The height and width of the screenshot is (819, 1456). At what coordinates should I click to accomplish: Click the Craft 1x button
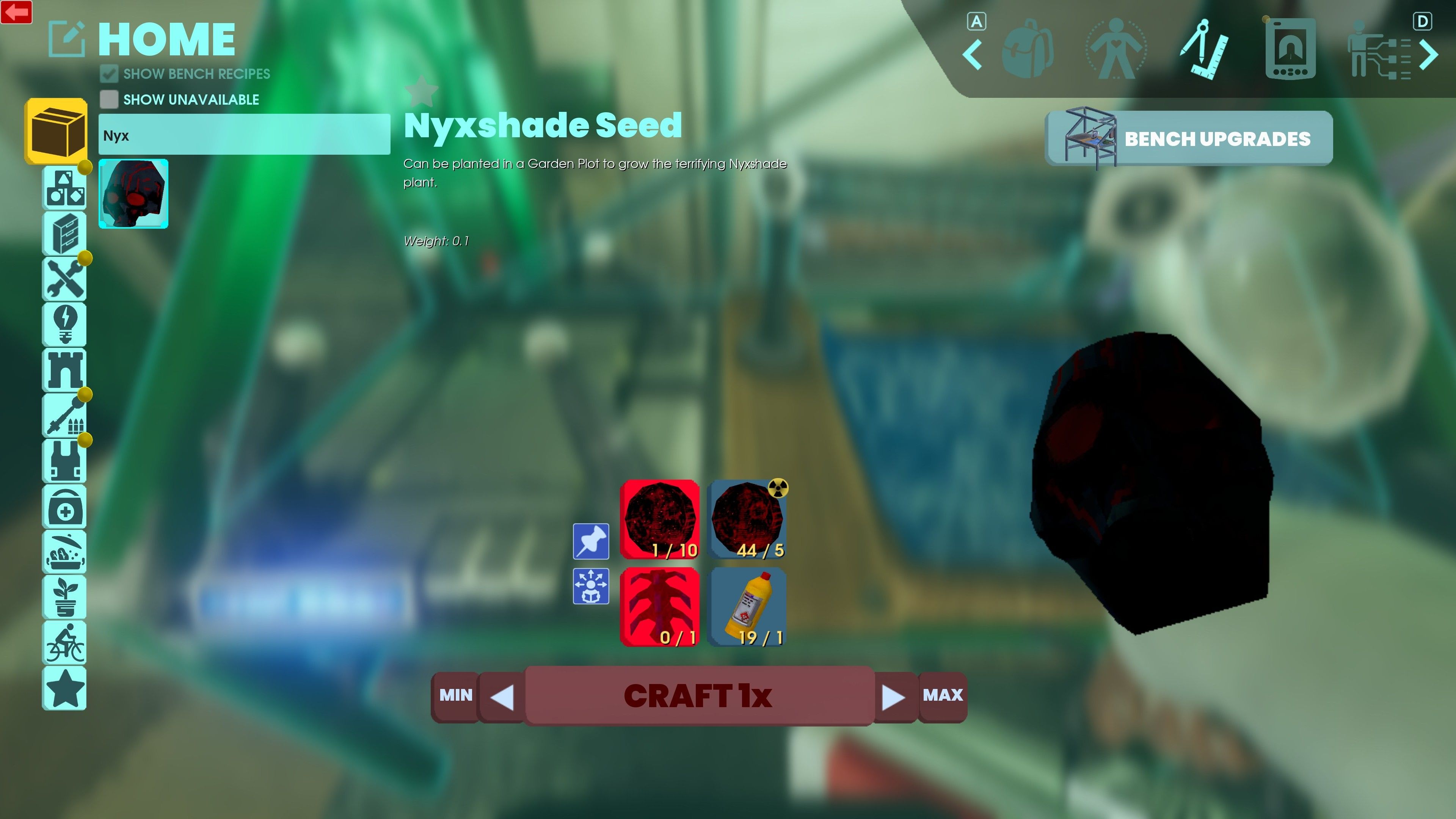pos(698,695)
